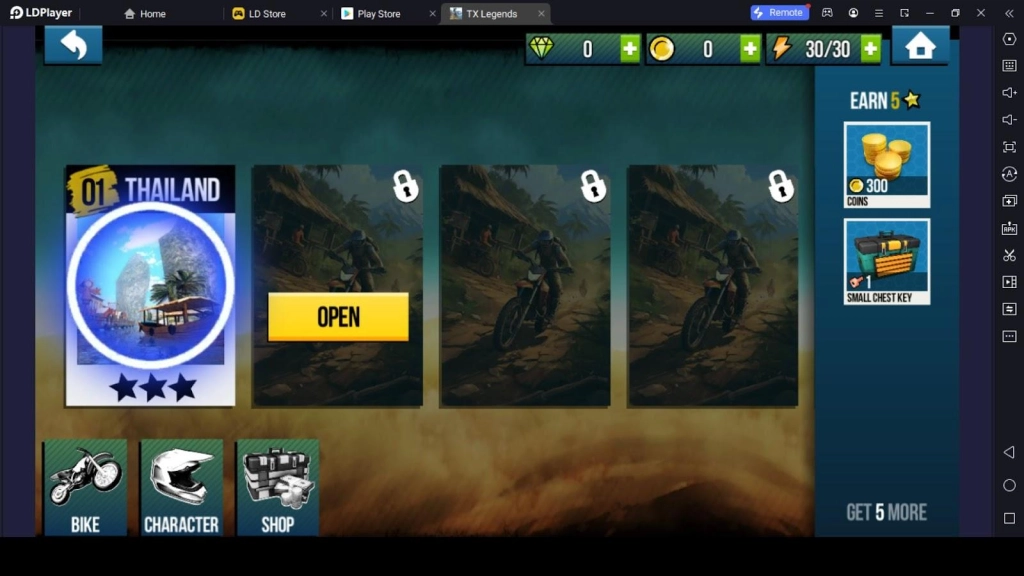View the Small Chest Key reward
1024x576 pixels.
887,261
